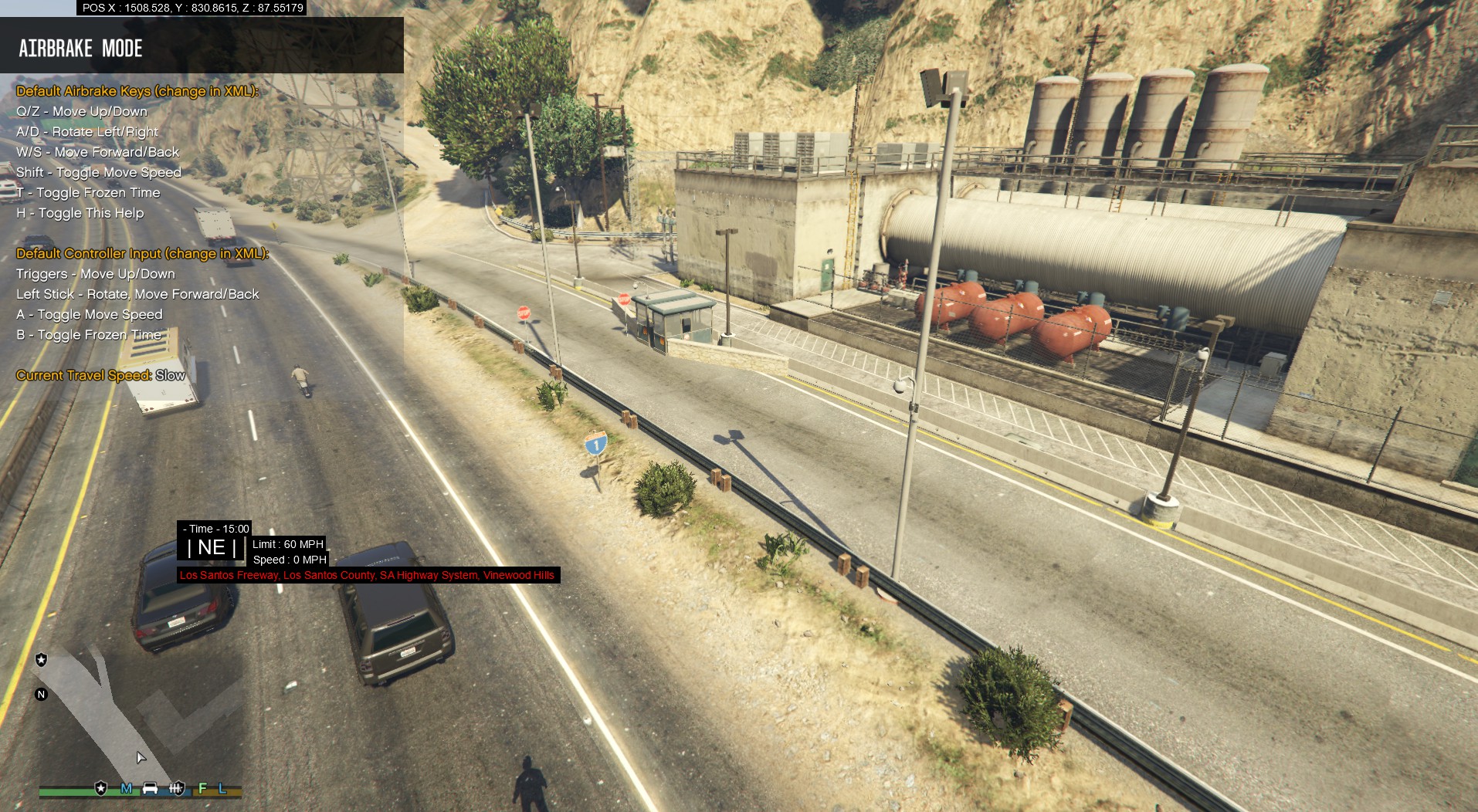This screenshot has width=1478, height=812.
Task: Select the blue M blip on the minimap
Action: [x=126, y=788]
